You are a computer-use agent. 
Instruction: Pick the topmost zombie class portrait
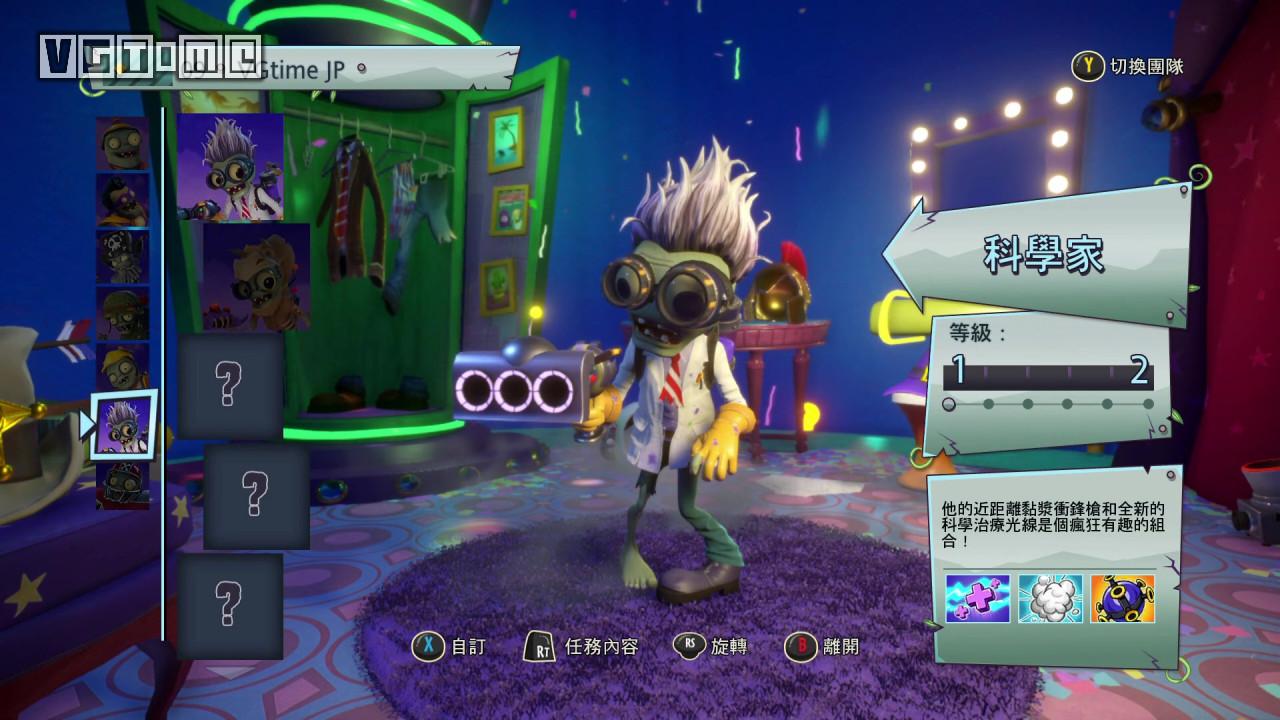click(122, 143)
